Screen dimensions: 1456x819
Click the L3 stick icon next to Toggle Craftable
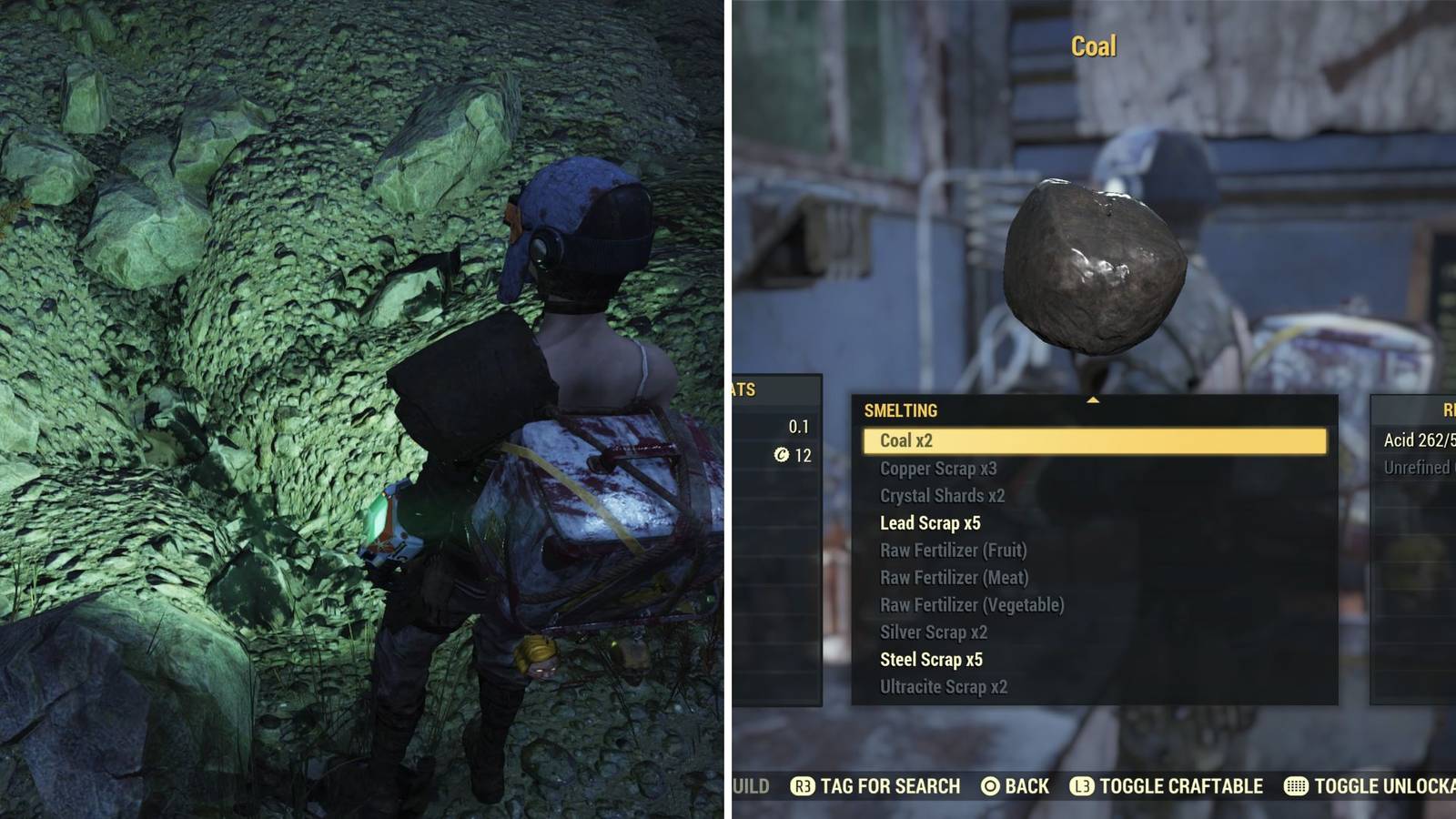tap(1082, 786)
